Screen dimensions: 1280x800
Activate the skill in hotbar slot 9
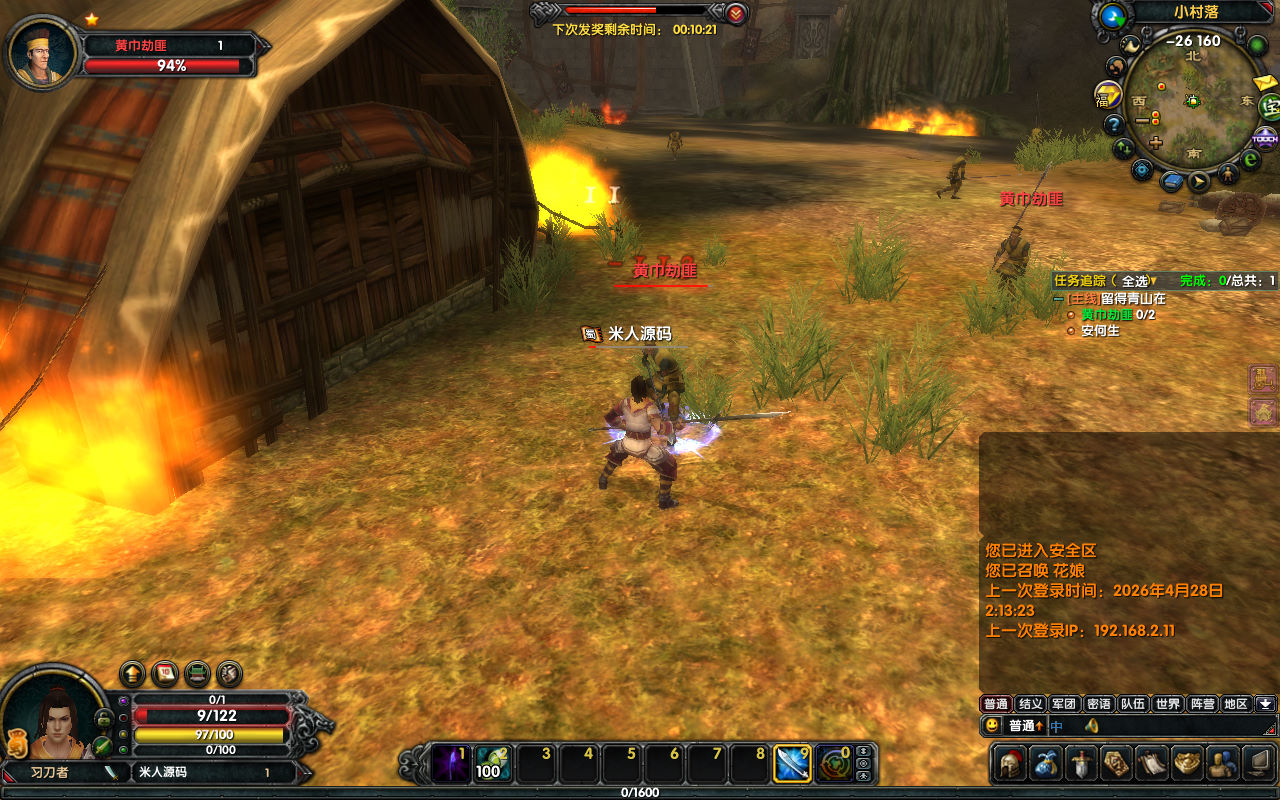pos(791,764)
